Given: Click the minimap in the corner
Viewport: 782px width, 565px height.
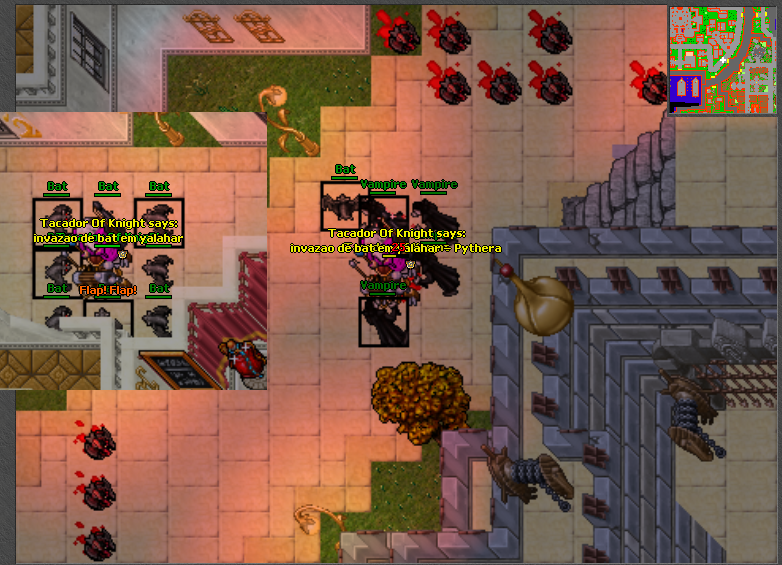Looking at the screenshot, I should (x=722, y=59).
